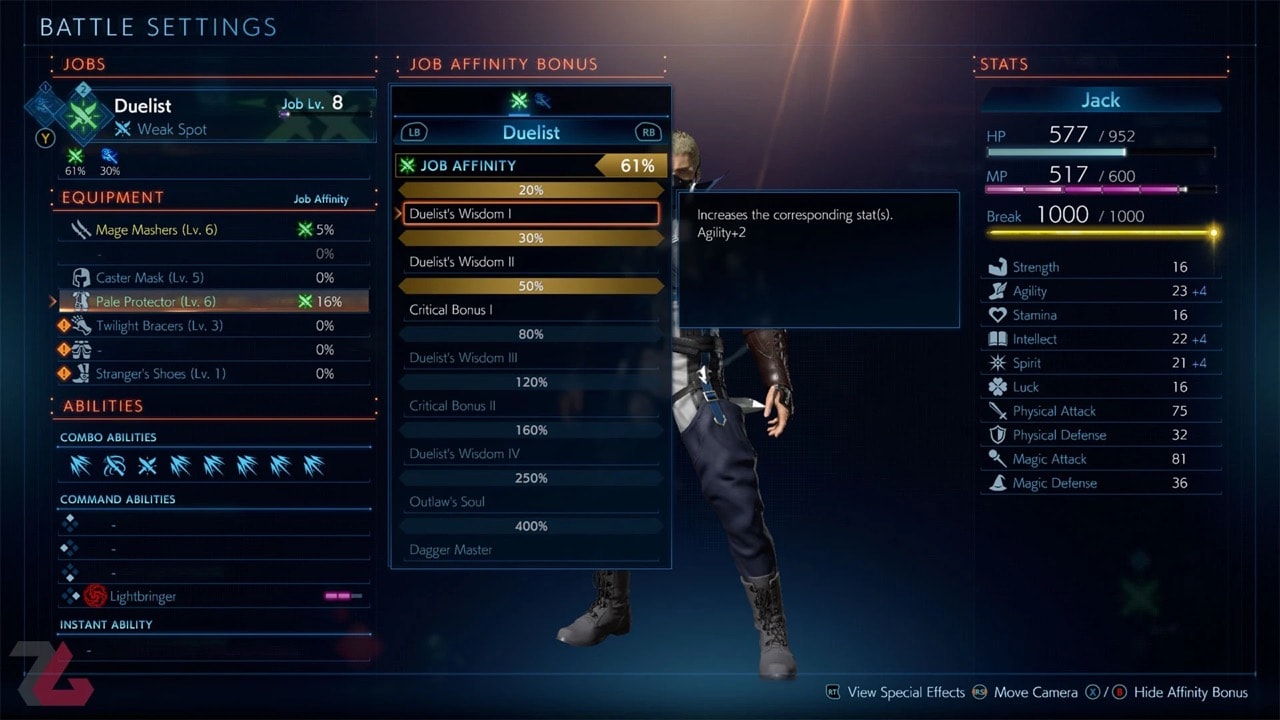Select the first combo ability icon

click(80, 466)
